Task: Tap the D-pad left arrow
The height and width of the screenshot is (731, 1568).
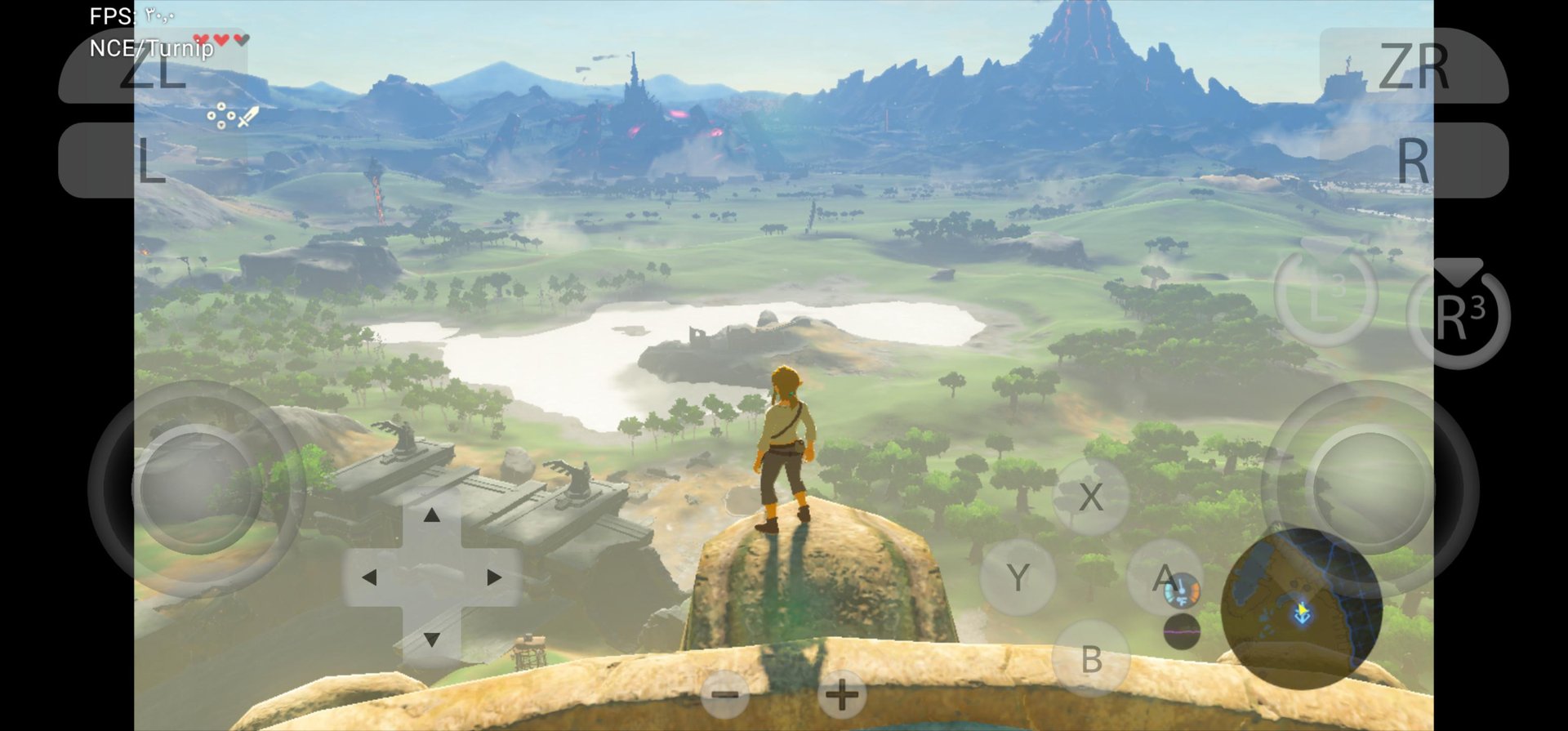Action: pos(370,577)
